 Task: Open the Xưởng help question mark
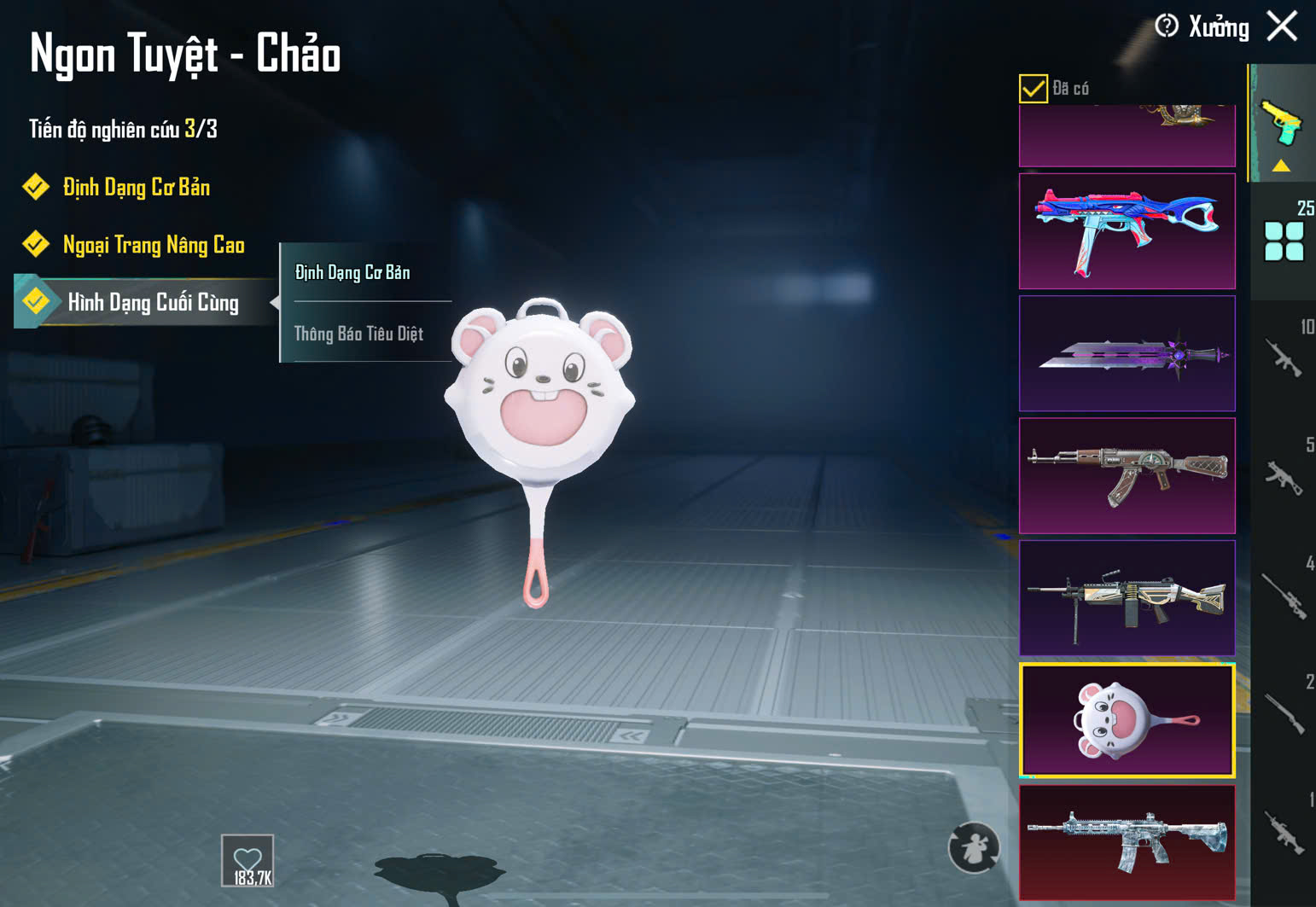pos(1167,26)
